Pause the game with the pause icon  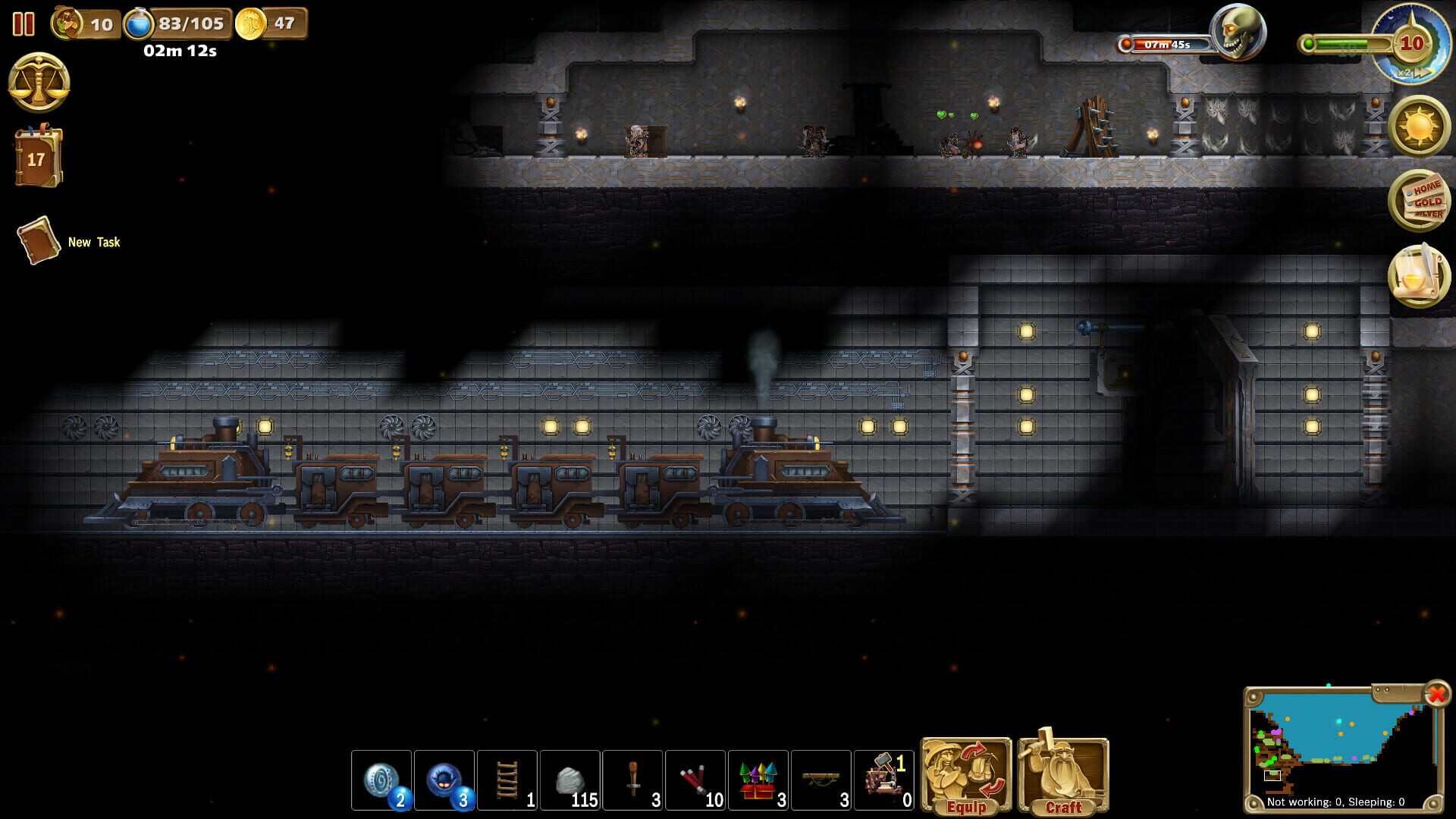click(x=23, y=24)
